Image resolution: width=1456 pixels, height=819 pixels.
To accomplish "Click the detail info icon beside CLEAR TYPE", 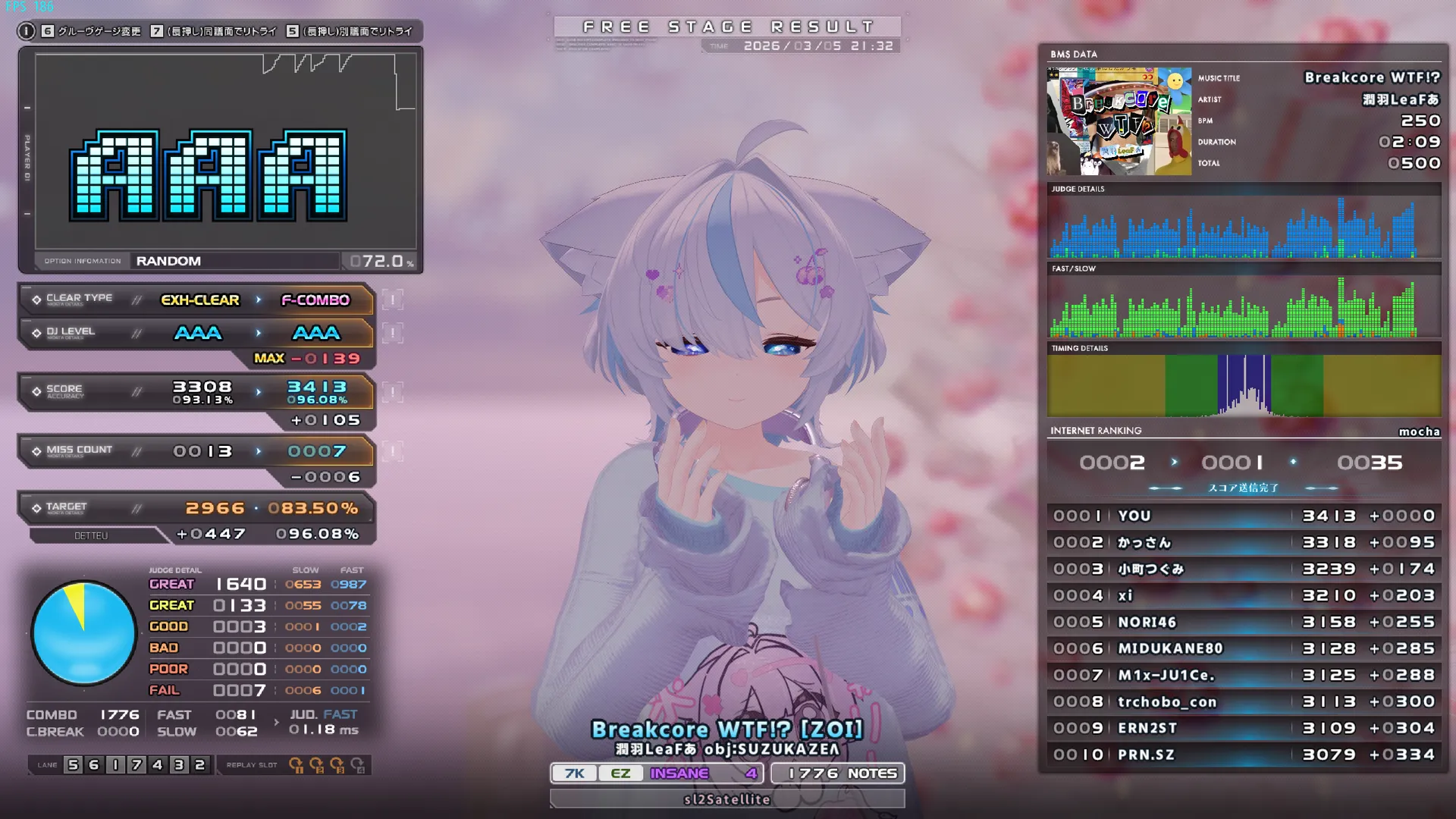I will (x=391, y=300).
